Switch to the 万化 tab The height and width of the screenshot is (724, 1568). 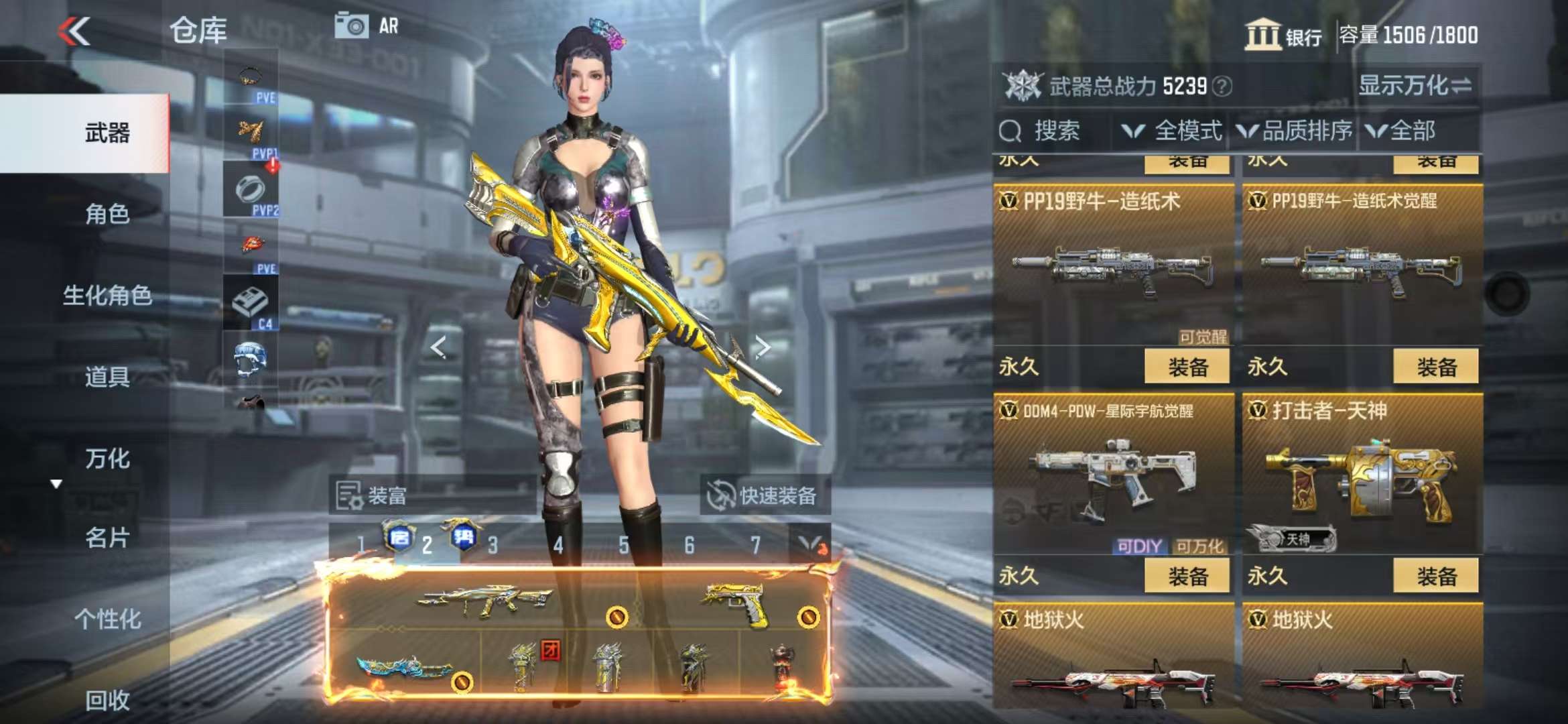pos(107,459)
